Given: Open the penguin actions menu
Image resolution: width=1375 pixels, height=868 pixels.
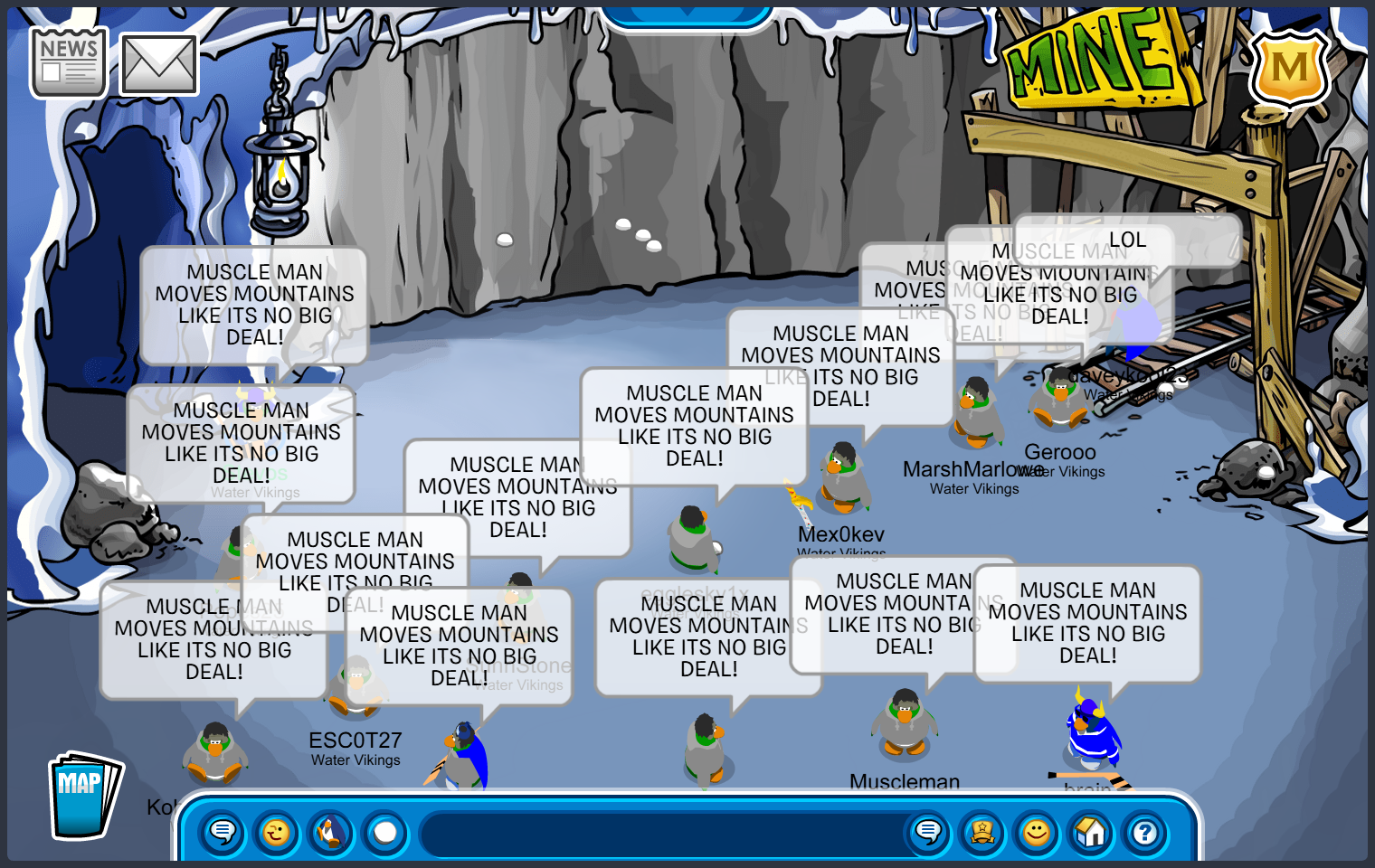Looking at the screenshot, I should coord(331,832).
